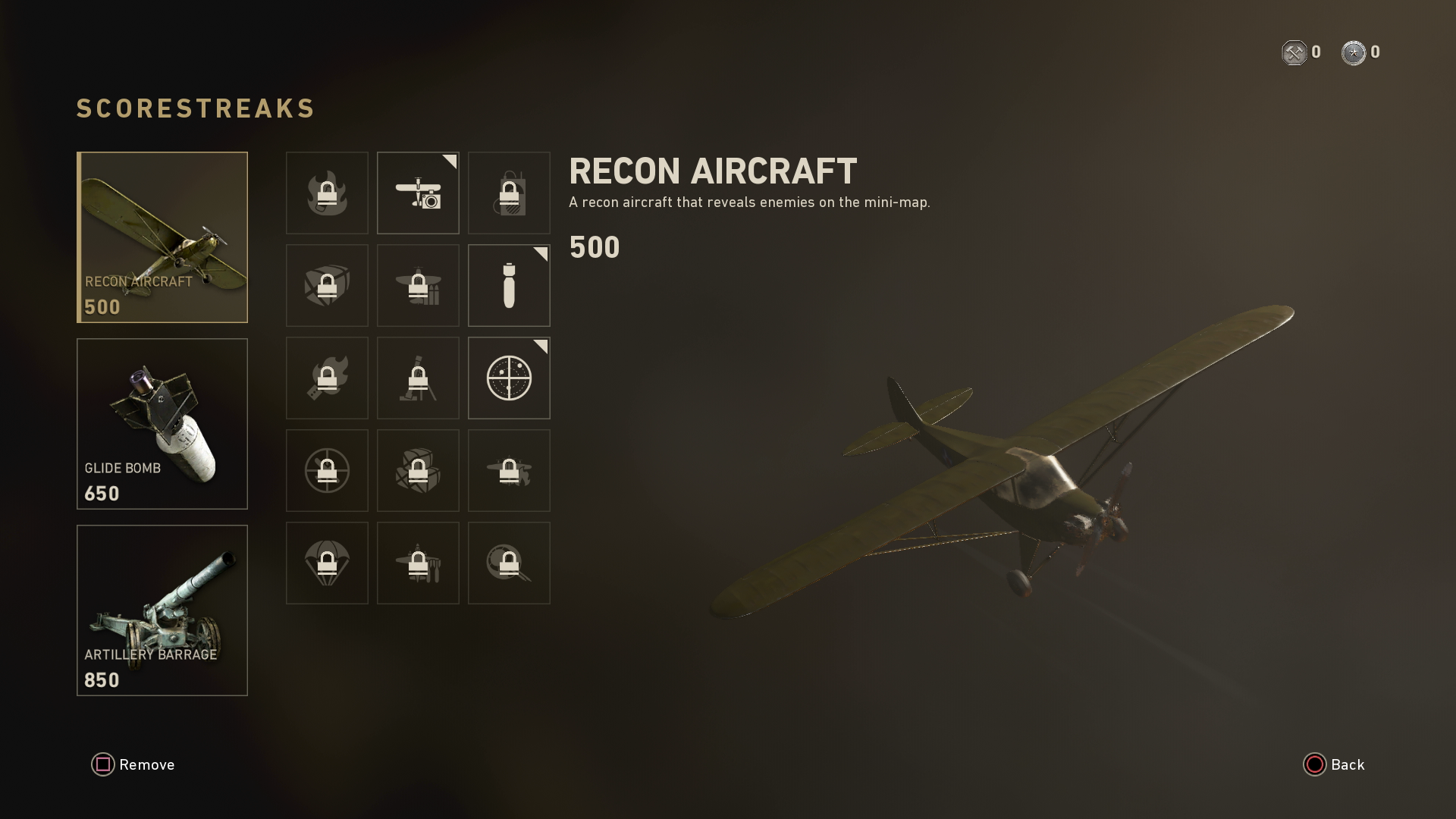The height and width of the screenshot is (819, 1456).
Task: Select the equipped Artillery Barrage slot
Action: click(x=162, y=610)
